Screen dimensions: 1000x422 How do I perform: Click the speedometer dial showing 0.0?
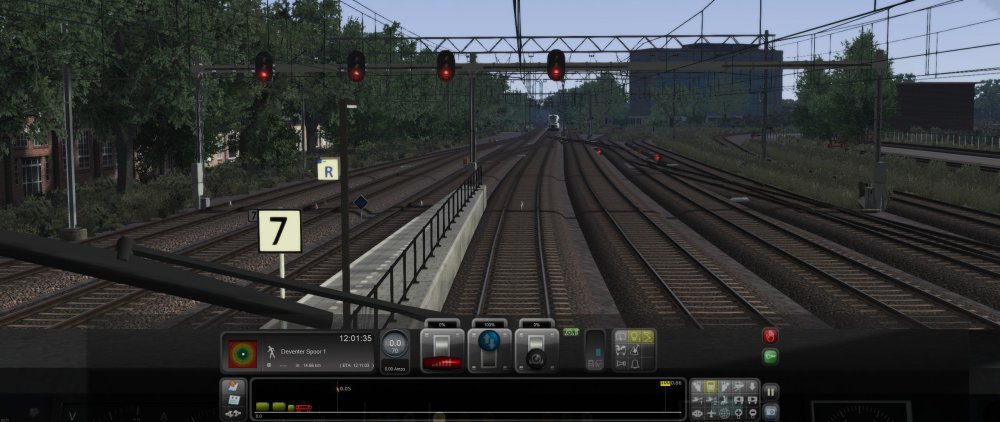point(395,344)
